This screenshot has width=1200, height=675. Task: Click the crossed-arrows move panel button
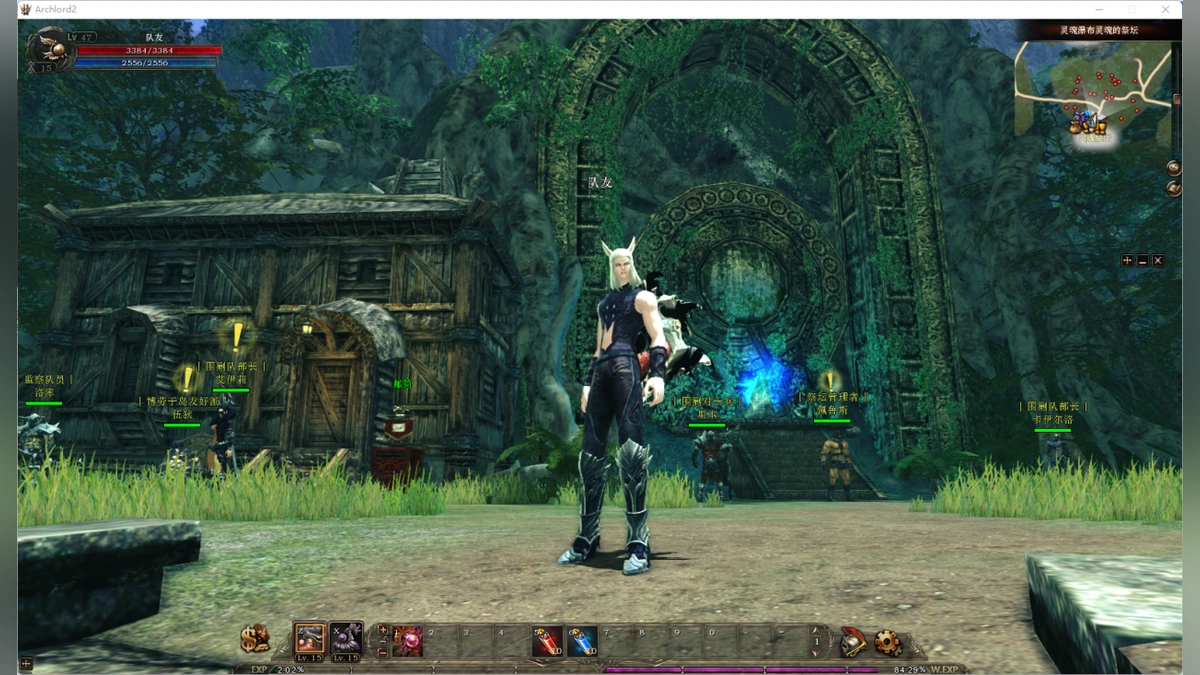click(1127, 260)
